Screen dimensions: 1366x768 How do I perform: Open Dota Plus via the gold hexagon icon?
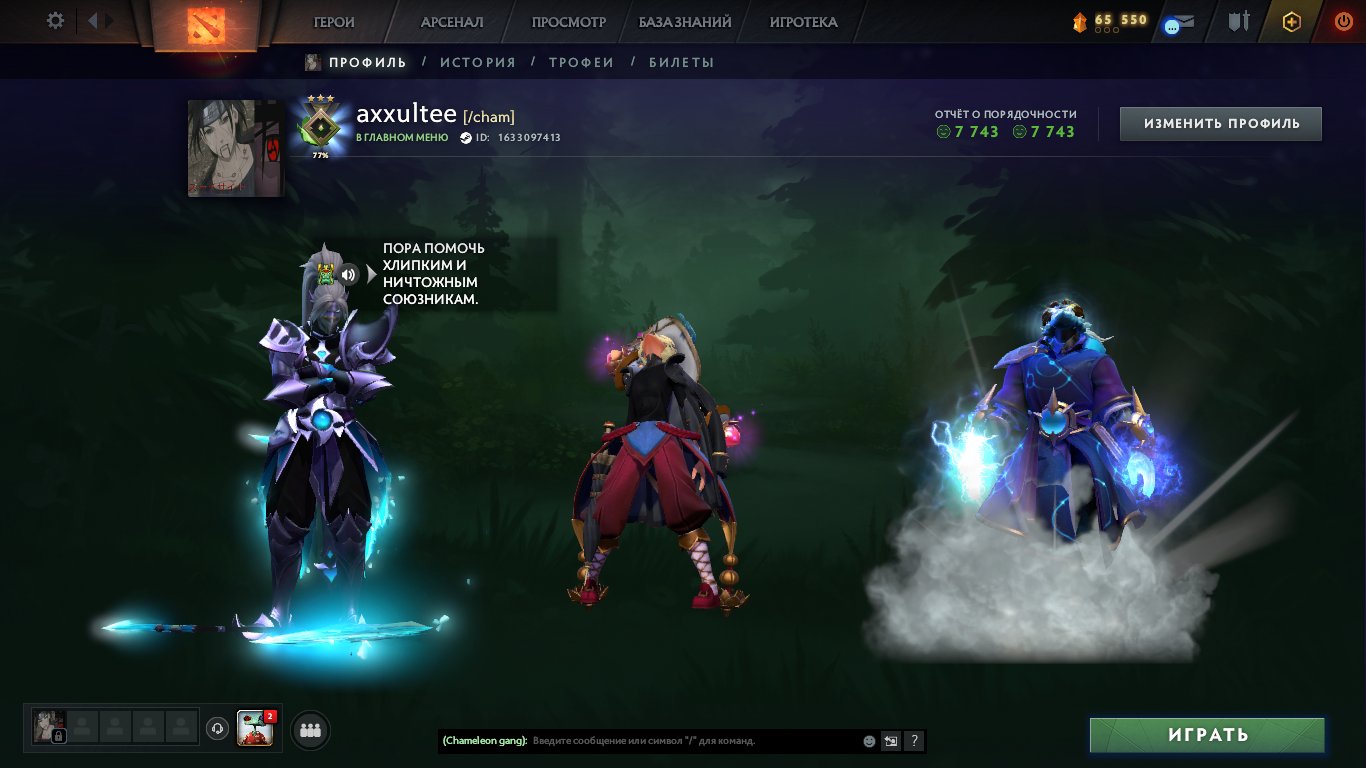pyautogui.click(x=1292, y=22)
